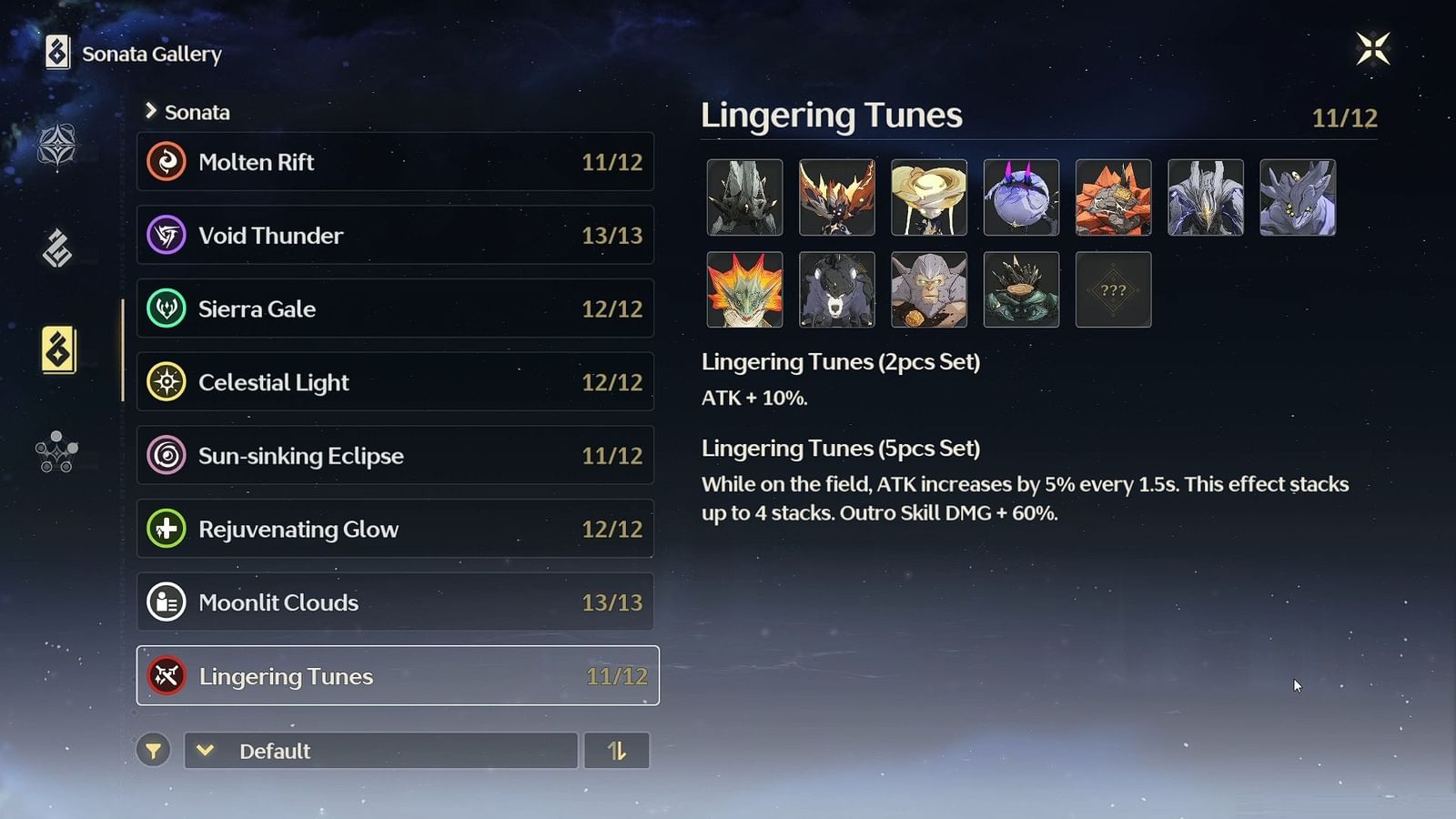Click the Void Thunder purple icon

tap(167, 235)
